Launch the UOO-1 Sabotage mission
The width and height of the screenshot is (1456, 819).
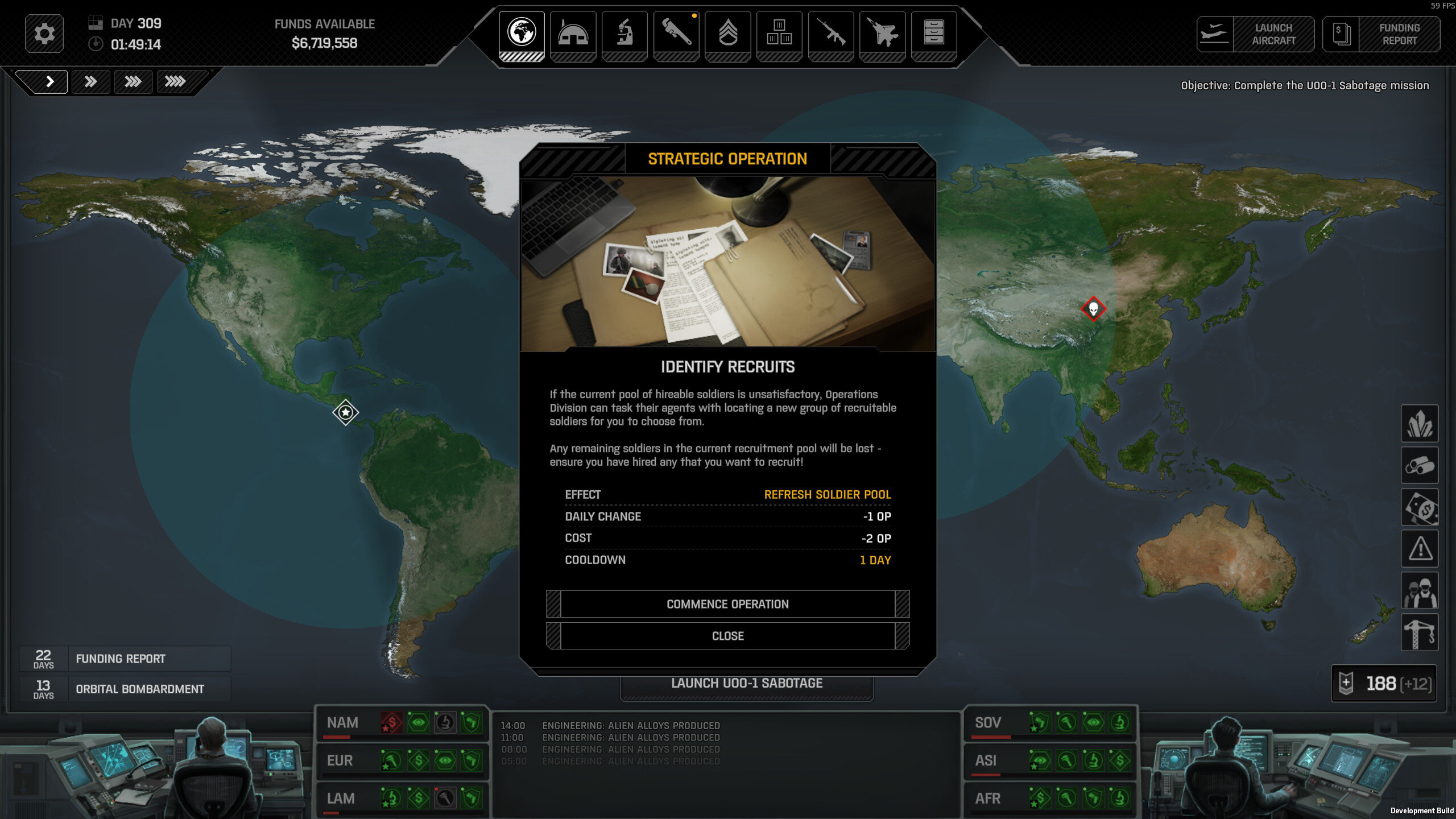coord(747,684)
